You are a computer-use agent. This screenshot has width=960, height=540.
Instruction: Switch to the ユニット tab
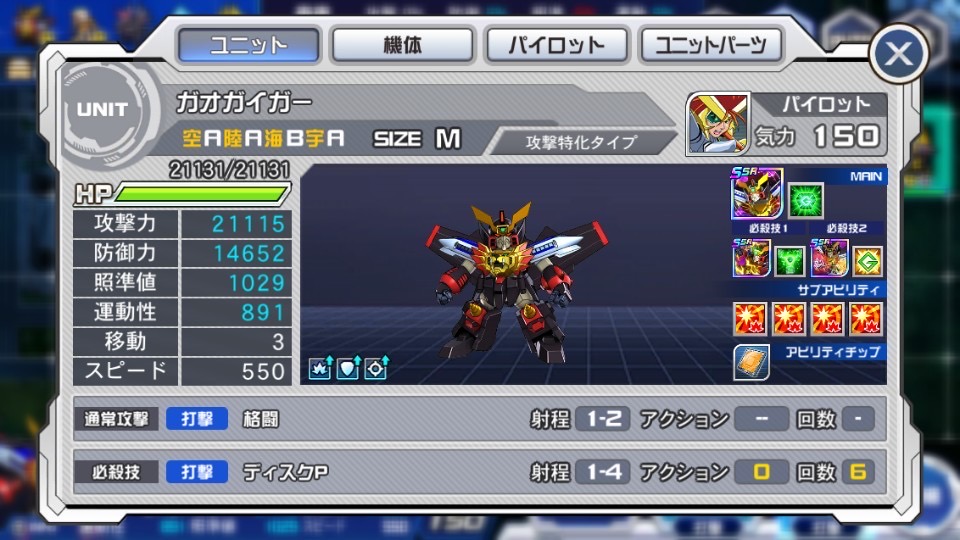click(x=249, y=45)
